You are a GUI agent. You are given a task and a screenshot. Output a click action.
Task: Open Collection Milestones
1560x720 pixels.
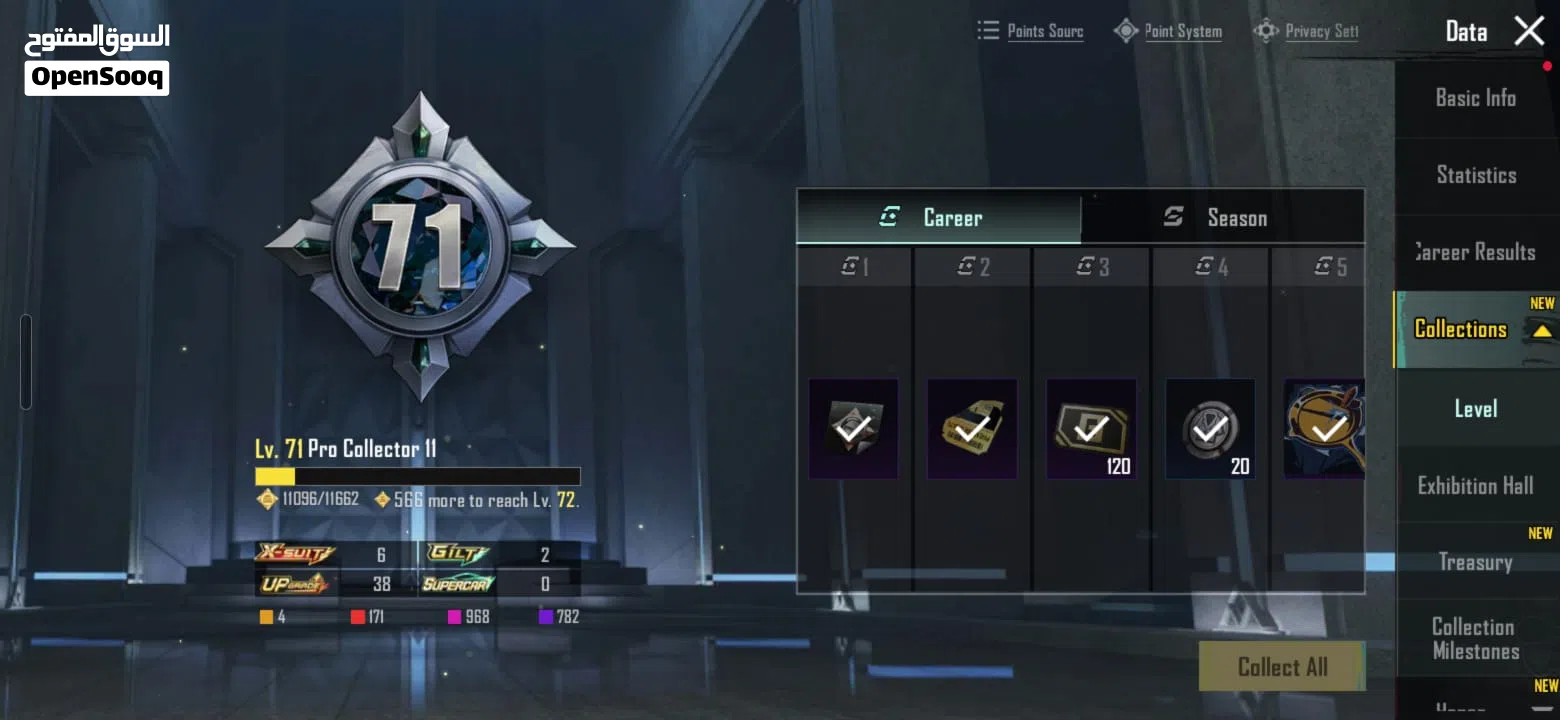click(x=1475, y=639)
